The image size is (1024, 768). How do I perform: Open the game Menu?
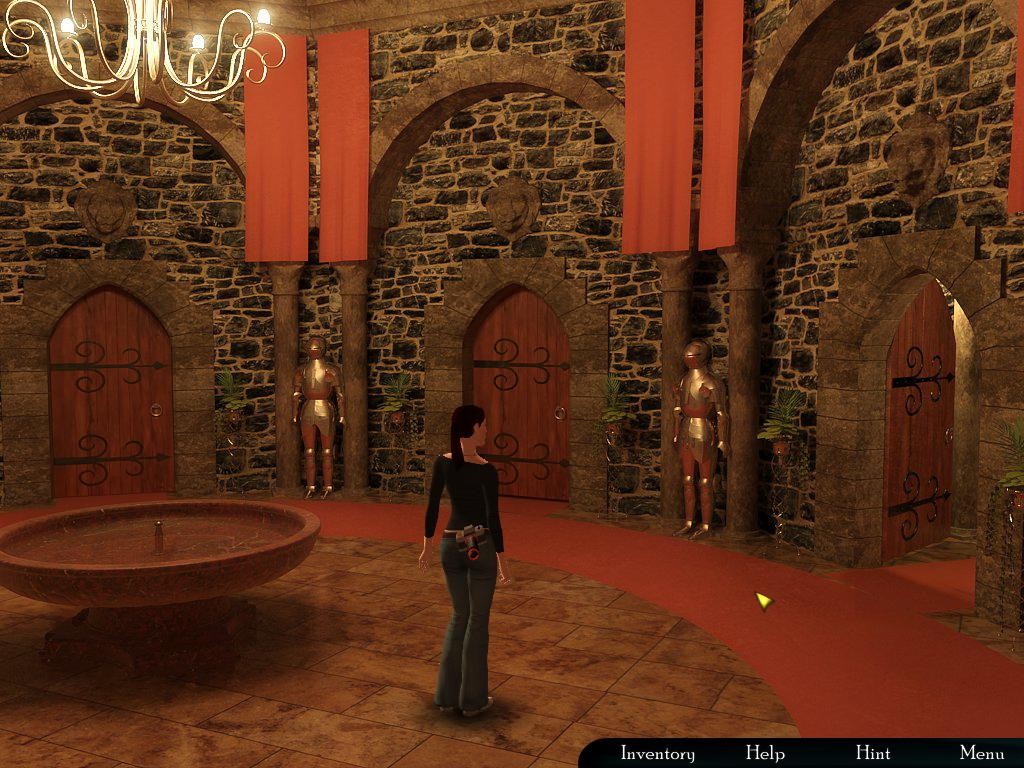981,753
